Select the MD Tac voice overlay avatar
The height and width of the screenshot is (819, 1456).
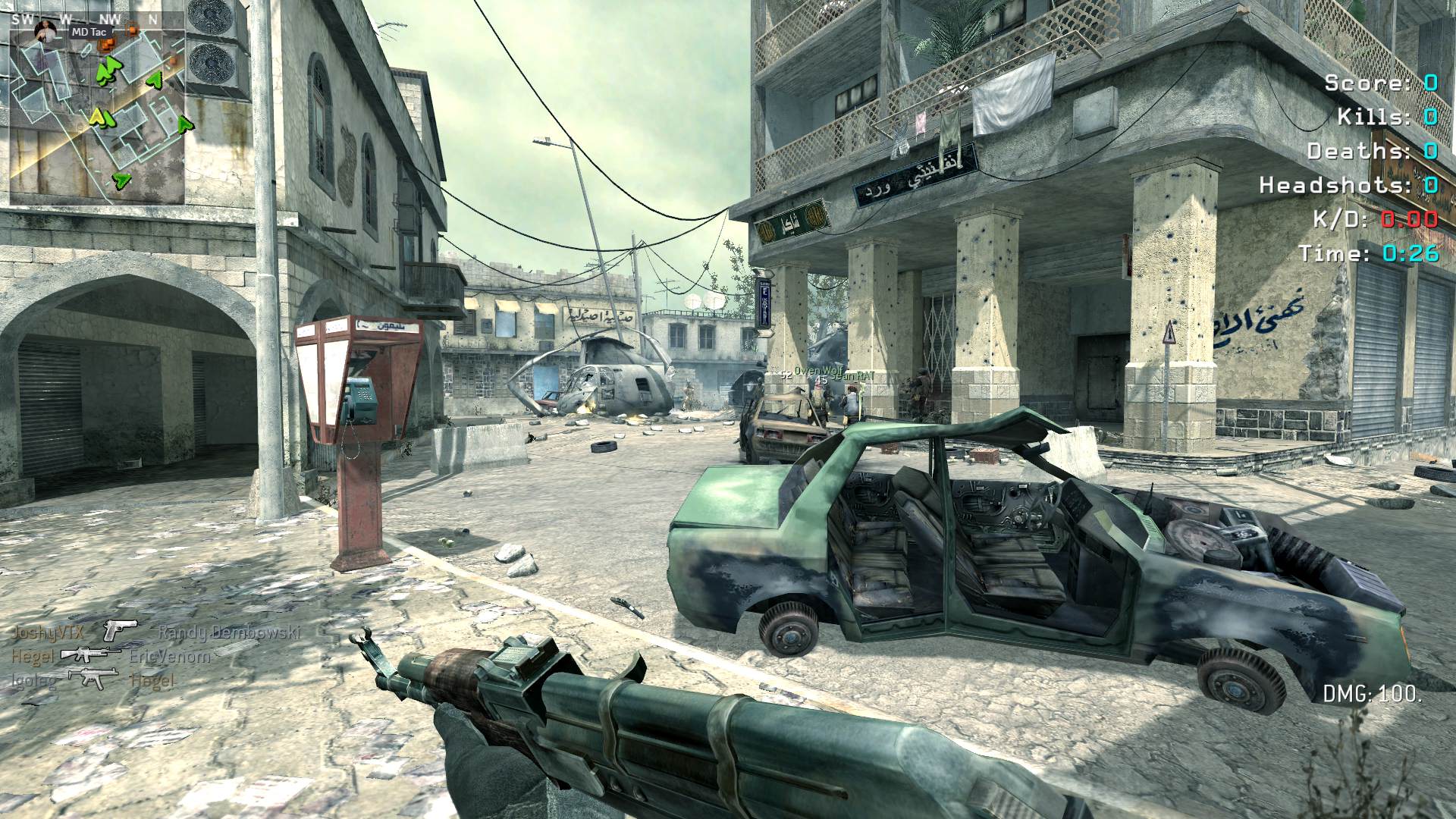coord(45,32)
